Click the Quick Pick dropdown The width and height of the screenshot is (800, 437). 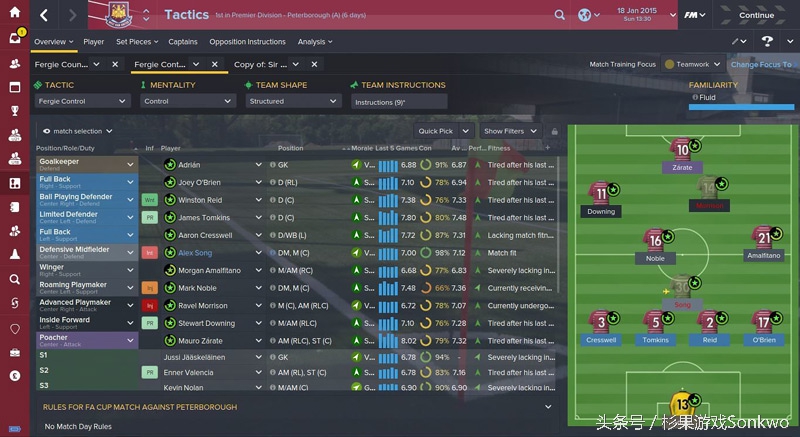tap(441, 131)
